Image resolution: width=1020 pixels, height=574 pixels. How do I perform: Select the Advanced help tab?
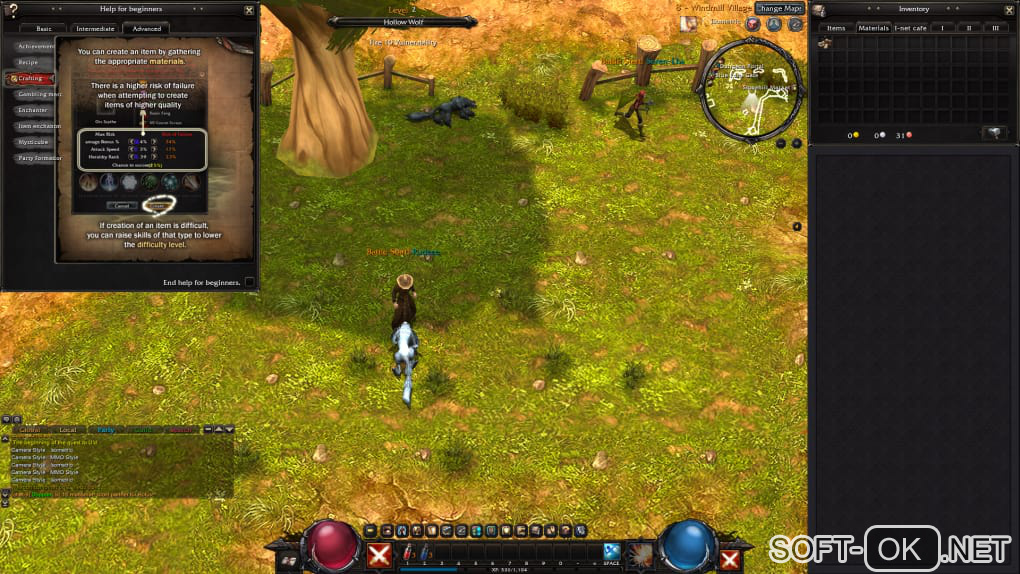(147, 29)
